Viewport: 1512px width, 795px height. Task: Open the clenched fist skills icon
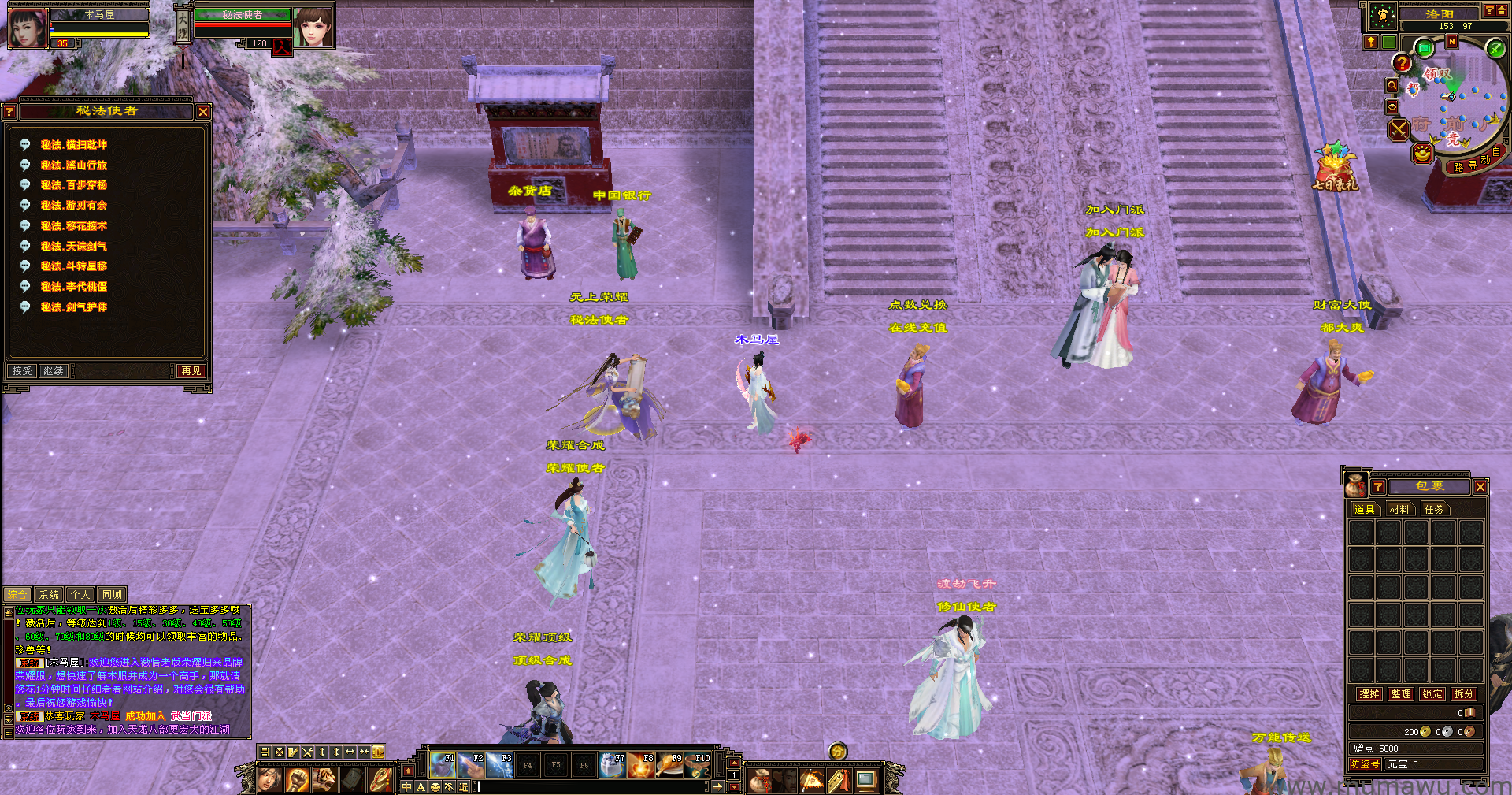(x=297, y=780)
